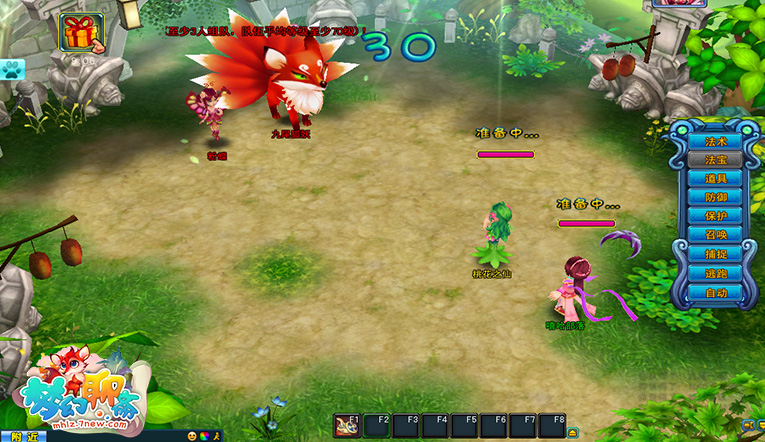Select the 召唤 summon command
This screenshot has height=442, width=765.
click(715, 236)
